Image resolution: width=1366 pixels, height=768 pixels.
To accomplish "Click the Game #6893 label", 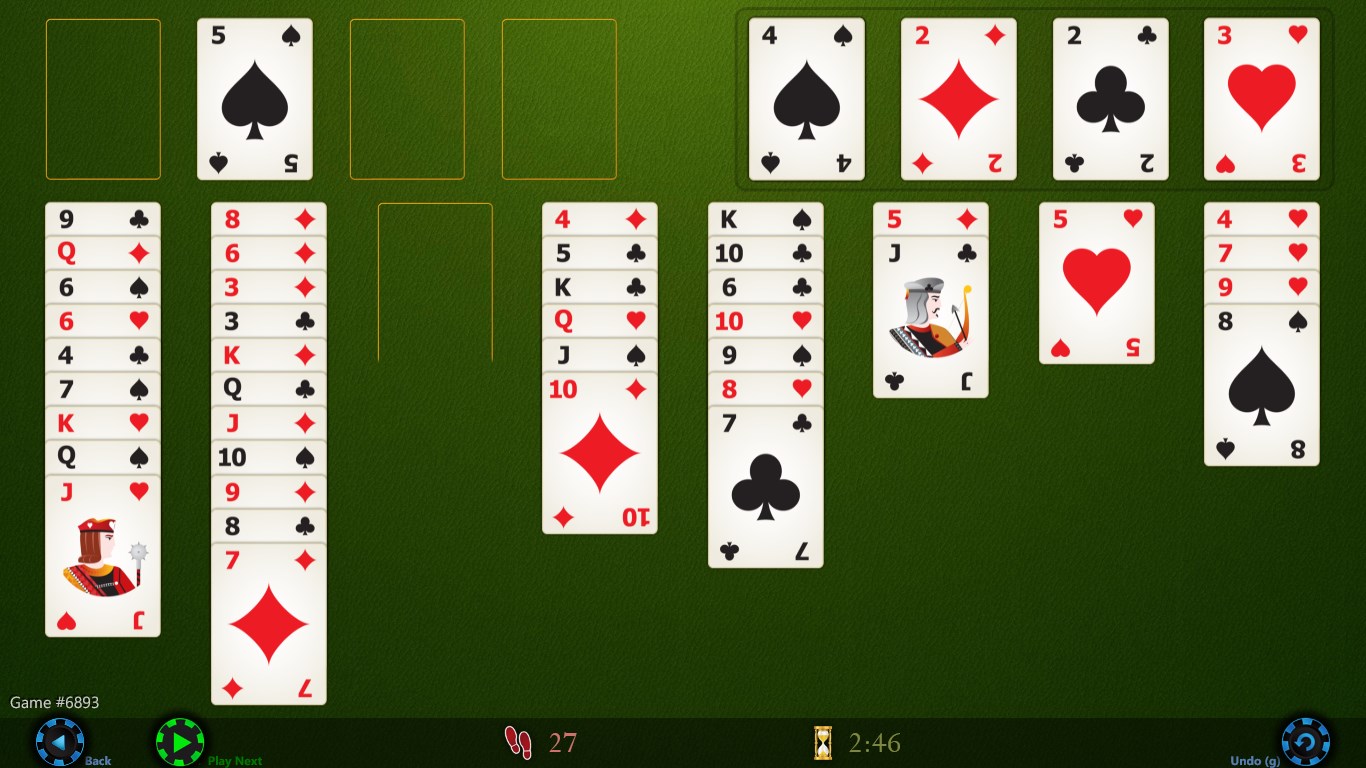I will pyautogui.click(x=54, y=702).
